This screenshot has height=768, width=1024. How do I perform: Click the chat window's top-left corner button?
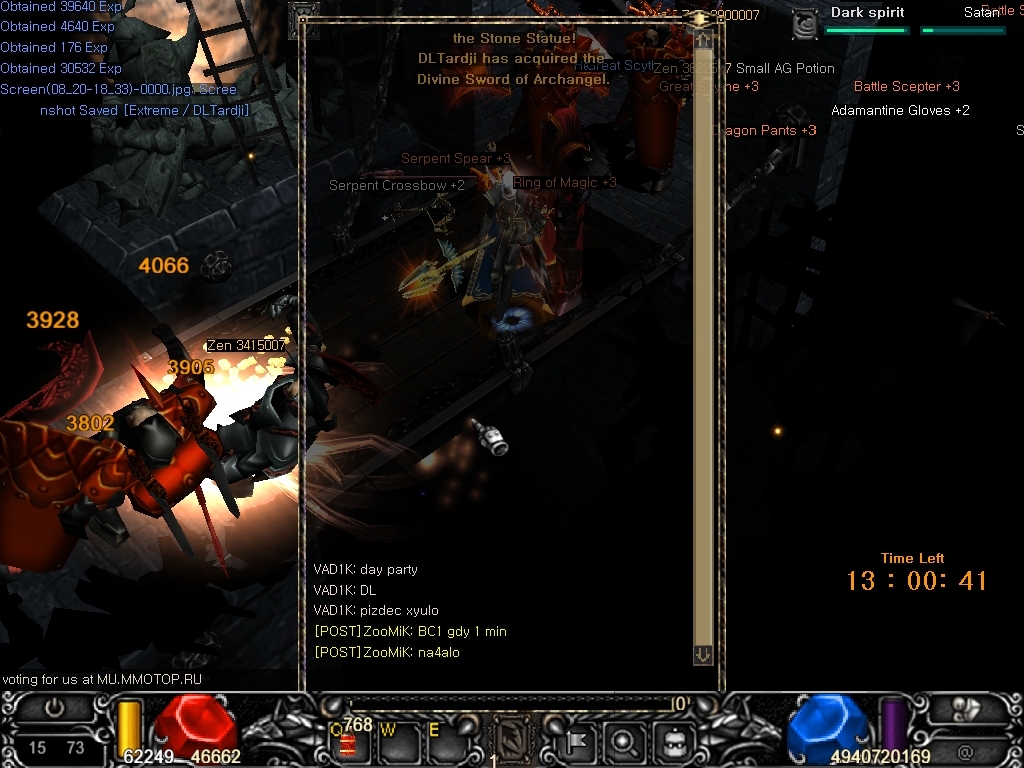click(x=303, y=20)
